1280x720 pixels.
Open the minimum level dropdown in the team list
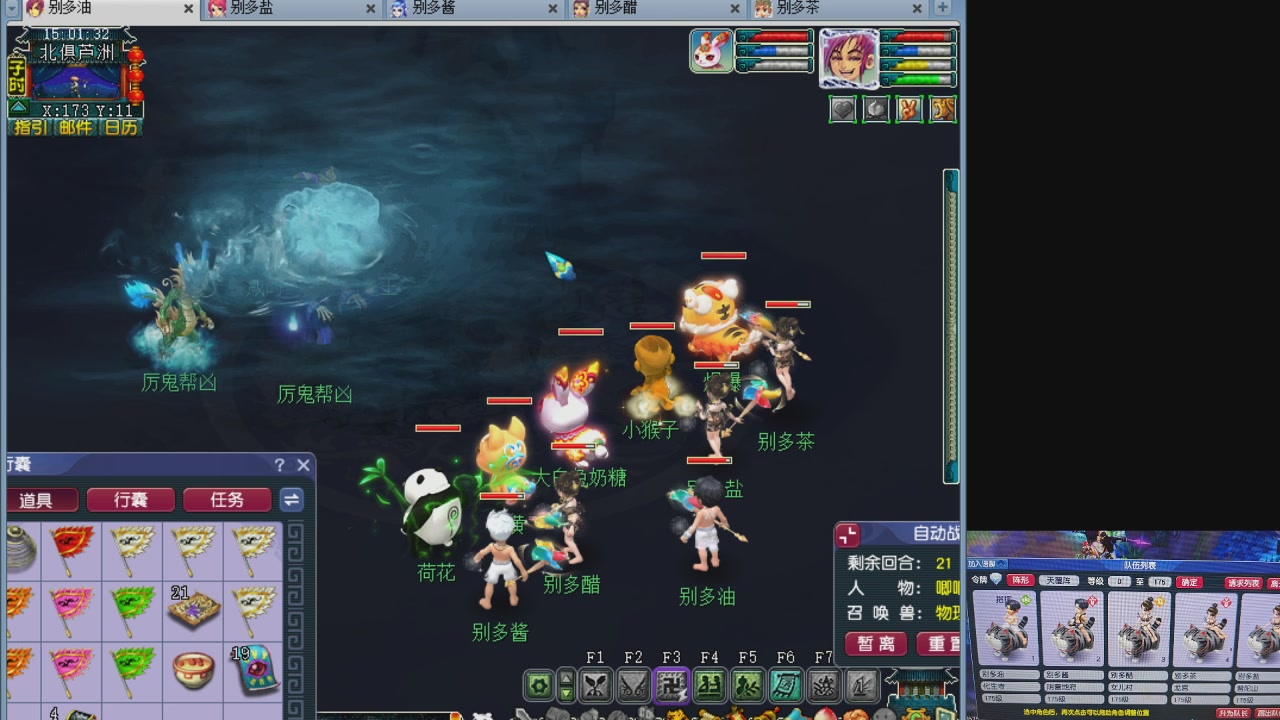(x=1120, y=582)
